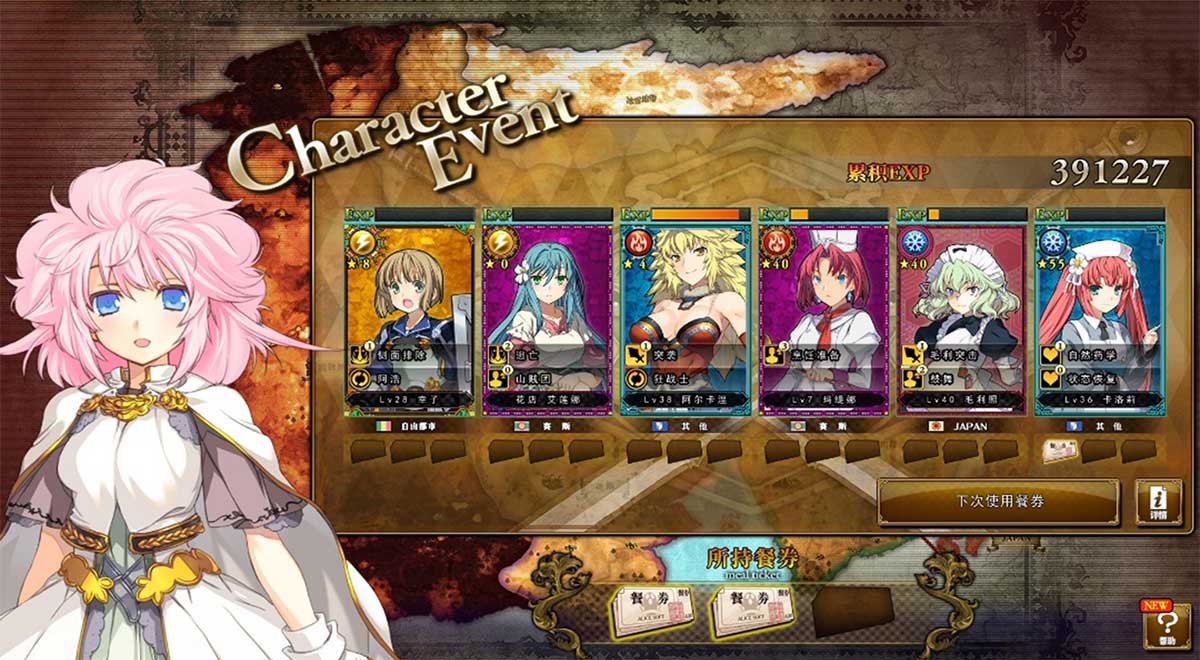
Task: Open the 详情 info button
Action: click(x=1158, y=502)
